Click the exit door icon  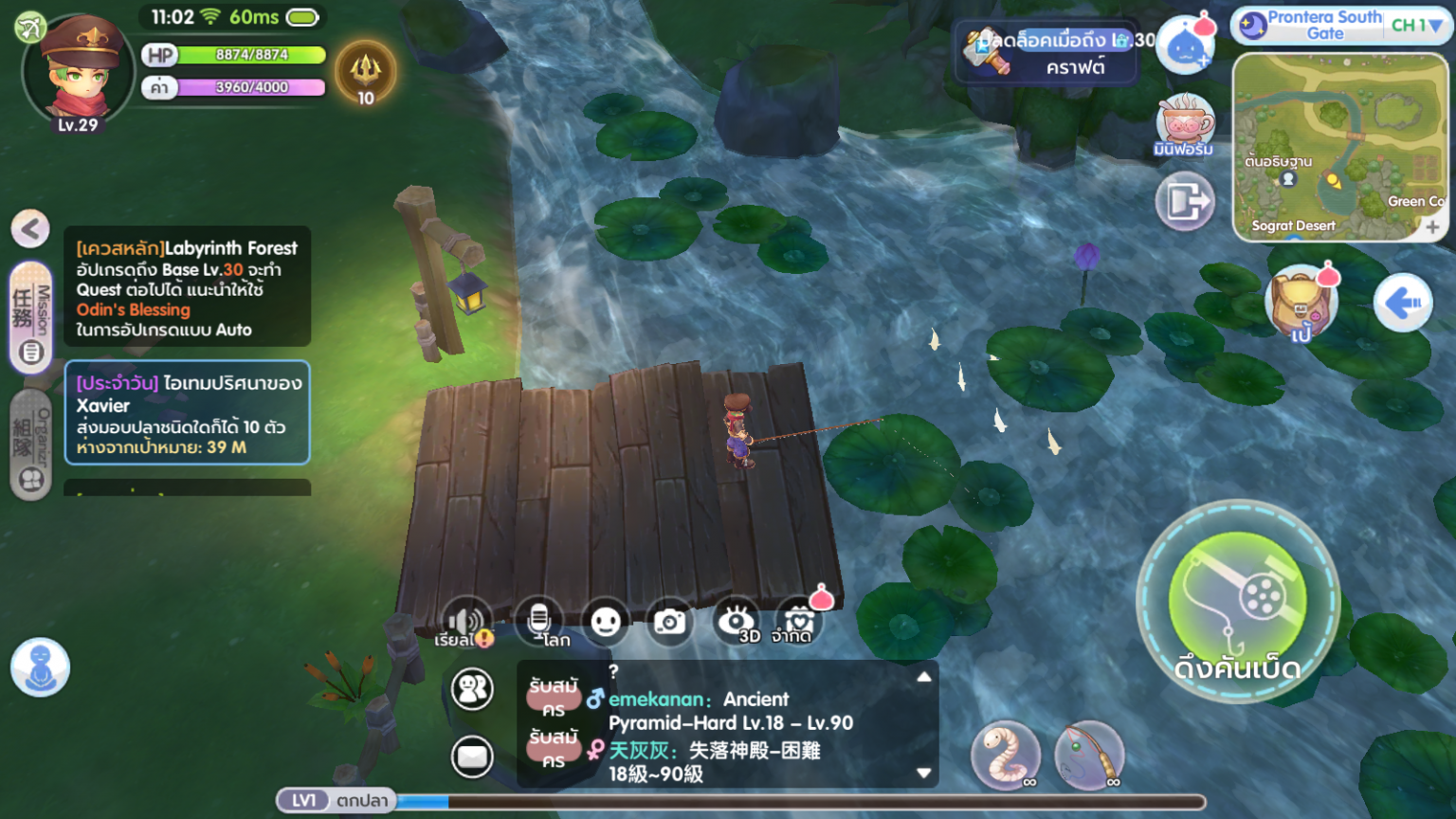(1185, 201)
